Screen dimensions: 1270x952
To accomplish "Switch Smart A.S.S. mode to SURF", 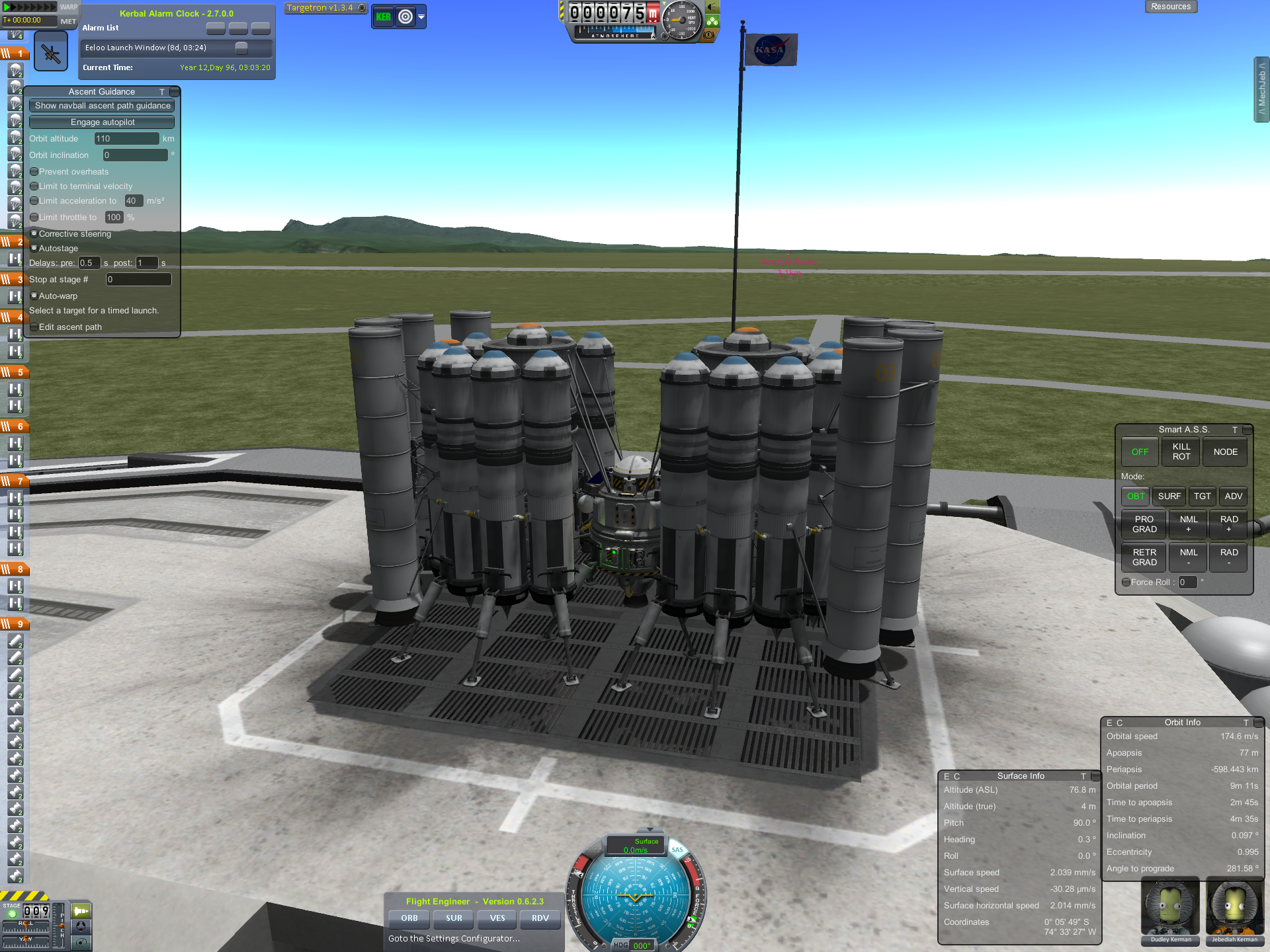I will (1169, 496).
